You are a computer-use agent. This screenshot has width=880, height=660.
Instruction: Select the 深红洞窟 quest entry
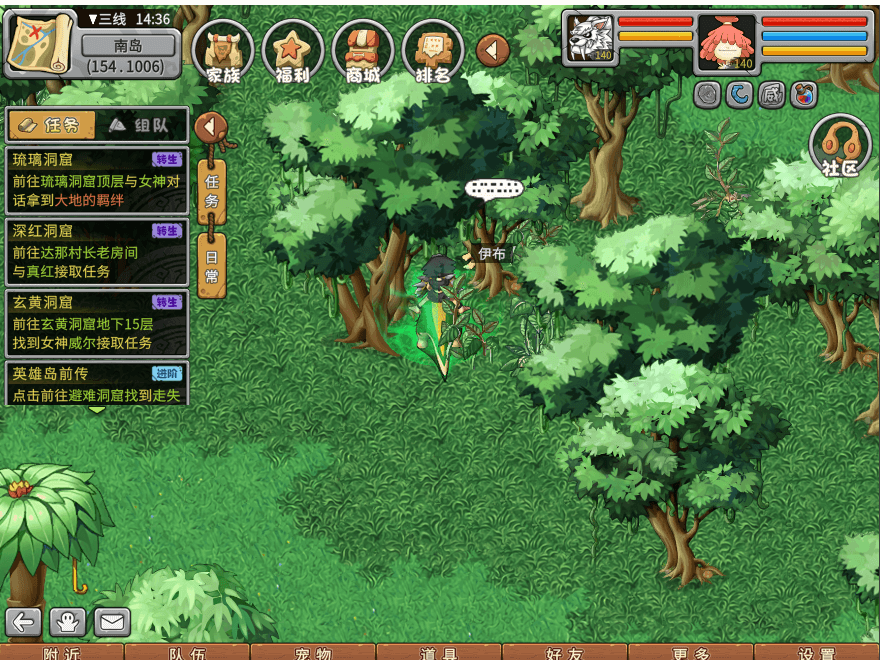click(97, 252)
